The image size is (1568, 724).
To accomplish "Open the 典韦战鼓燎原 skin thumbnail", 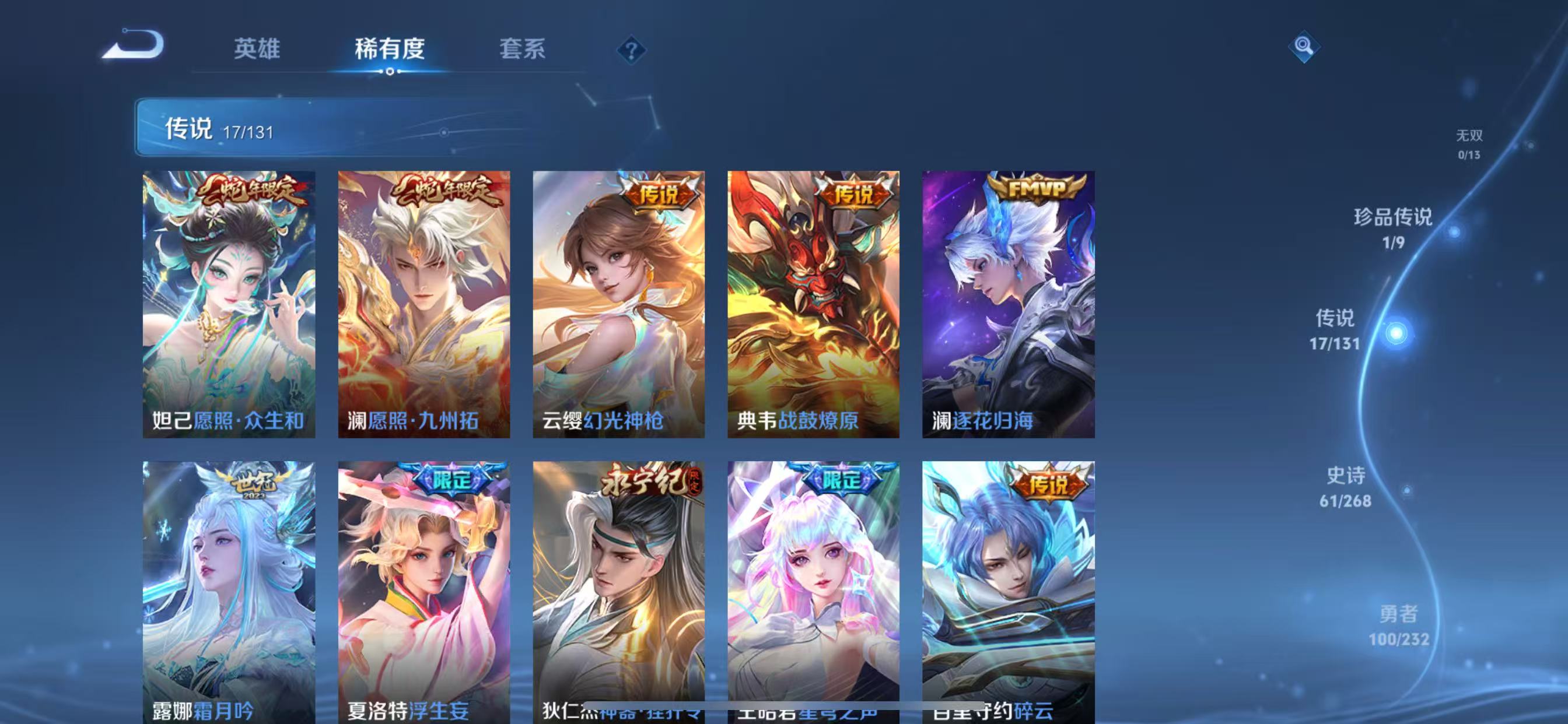I will click(x=813, y=304).
